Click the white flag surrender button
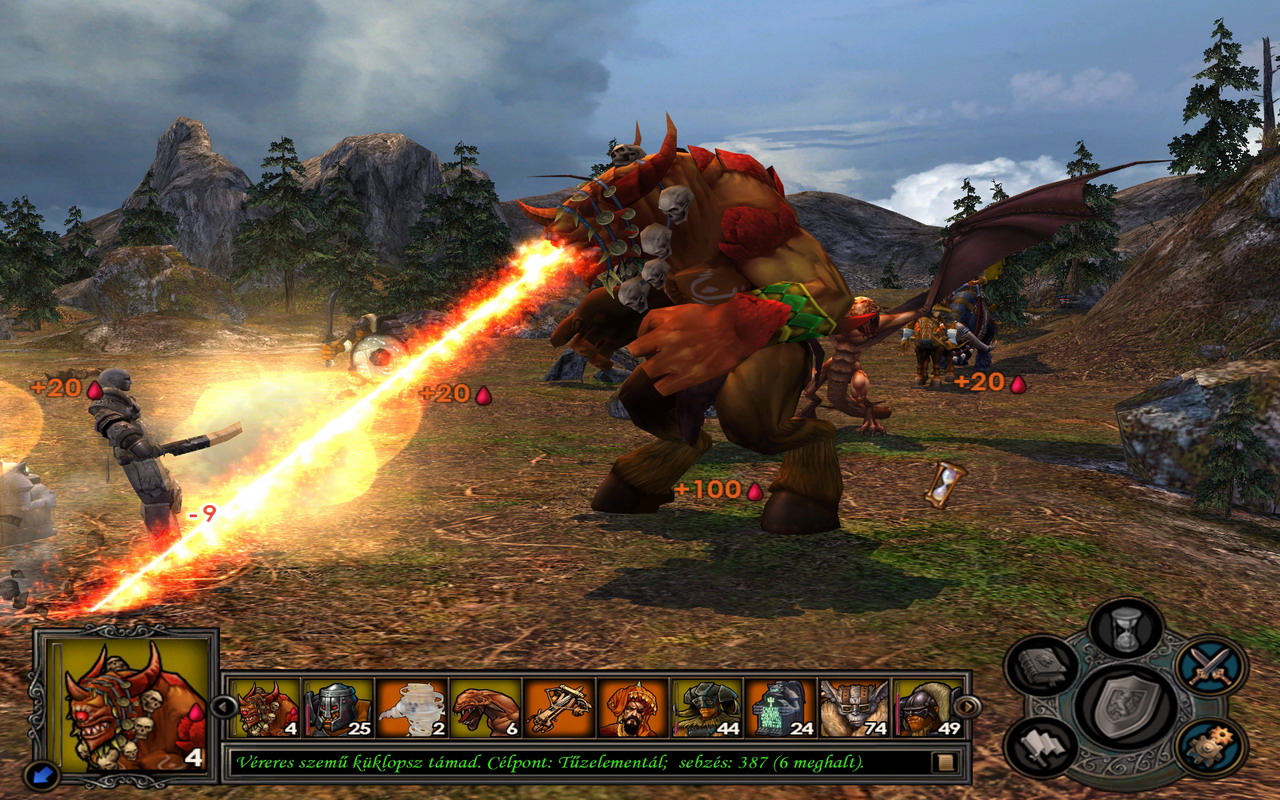Viewport: 1280px width, 800px height. (x=1042, y=746)
